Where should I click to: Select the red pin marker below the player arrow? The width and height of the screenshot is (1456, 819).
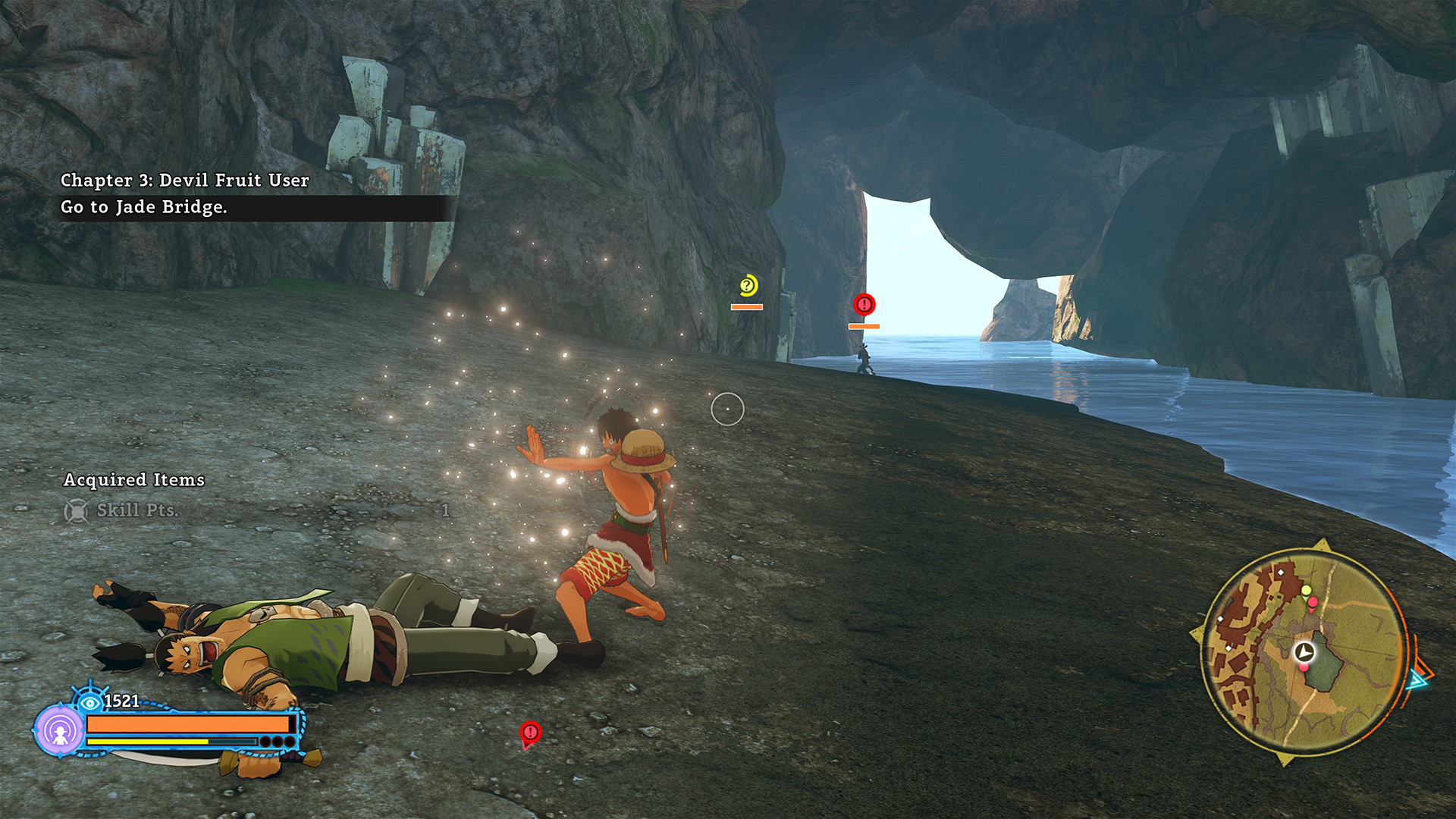pos(1303,667)
